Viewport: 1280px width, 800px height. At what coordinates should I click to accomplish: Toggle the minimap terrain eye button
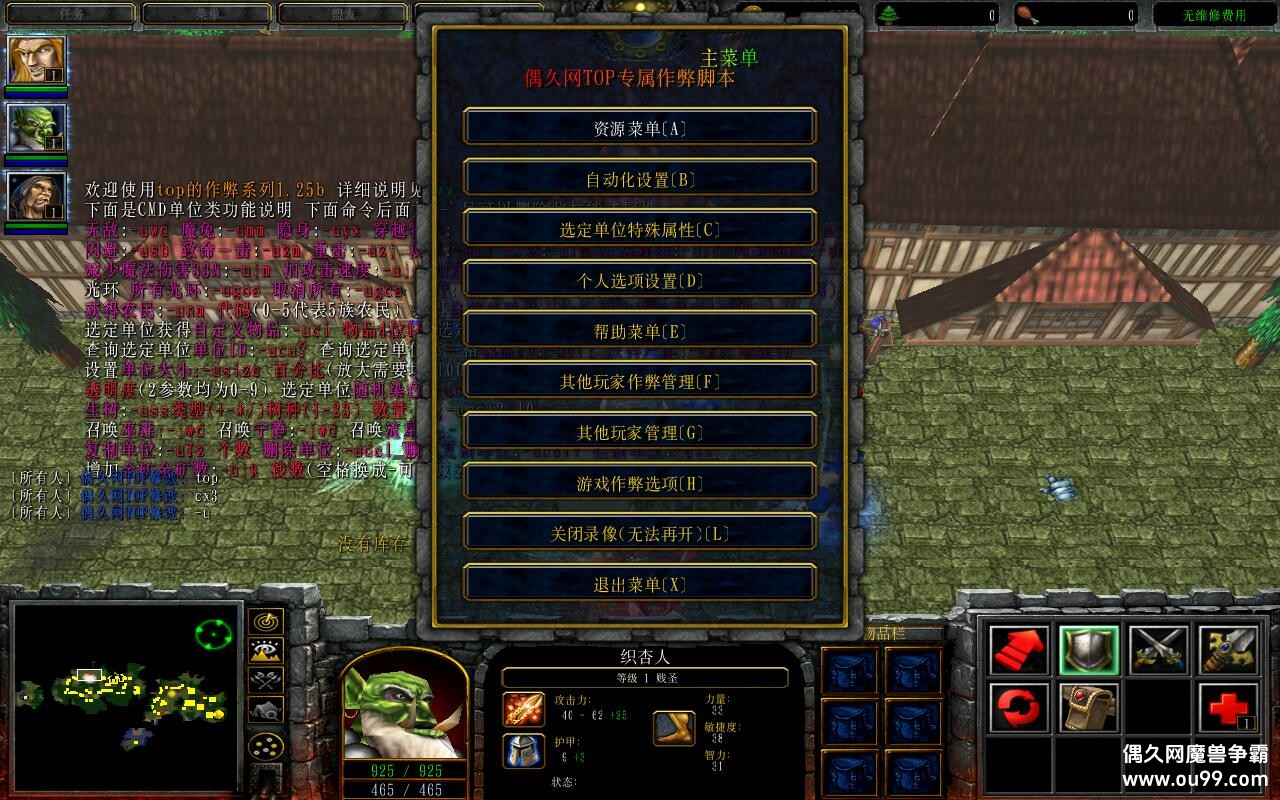click(265, 651)
